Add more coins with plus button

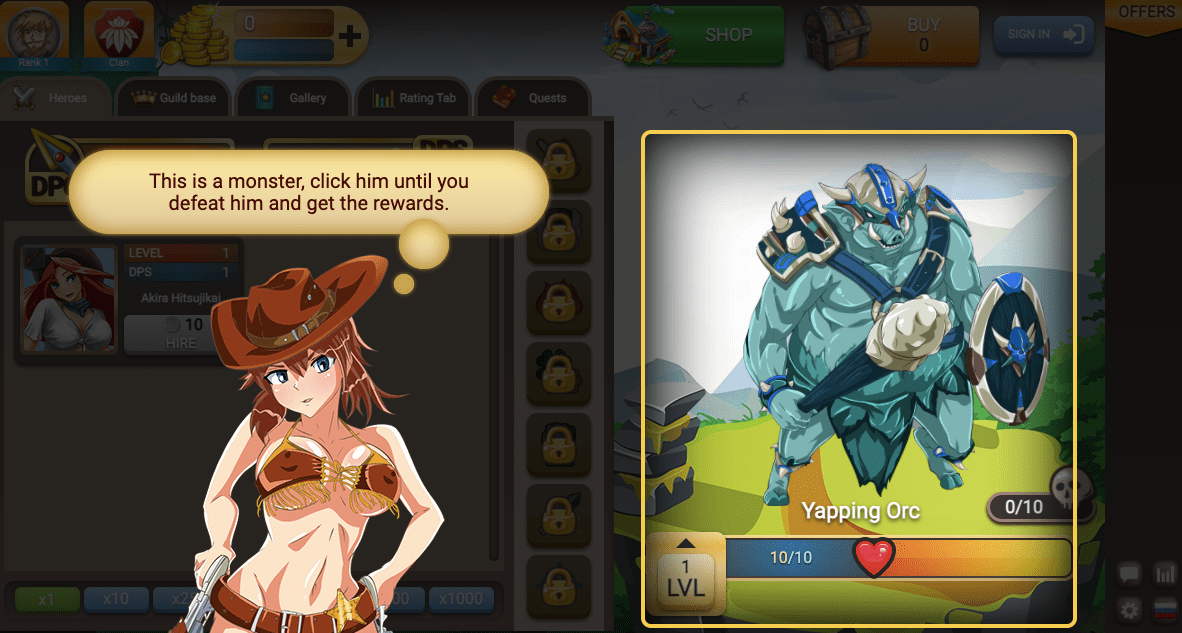(x=349, y=36)
